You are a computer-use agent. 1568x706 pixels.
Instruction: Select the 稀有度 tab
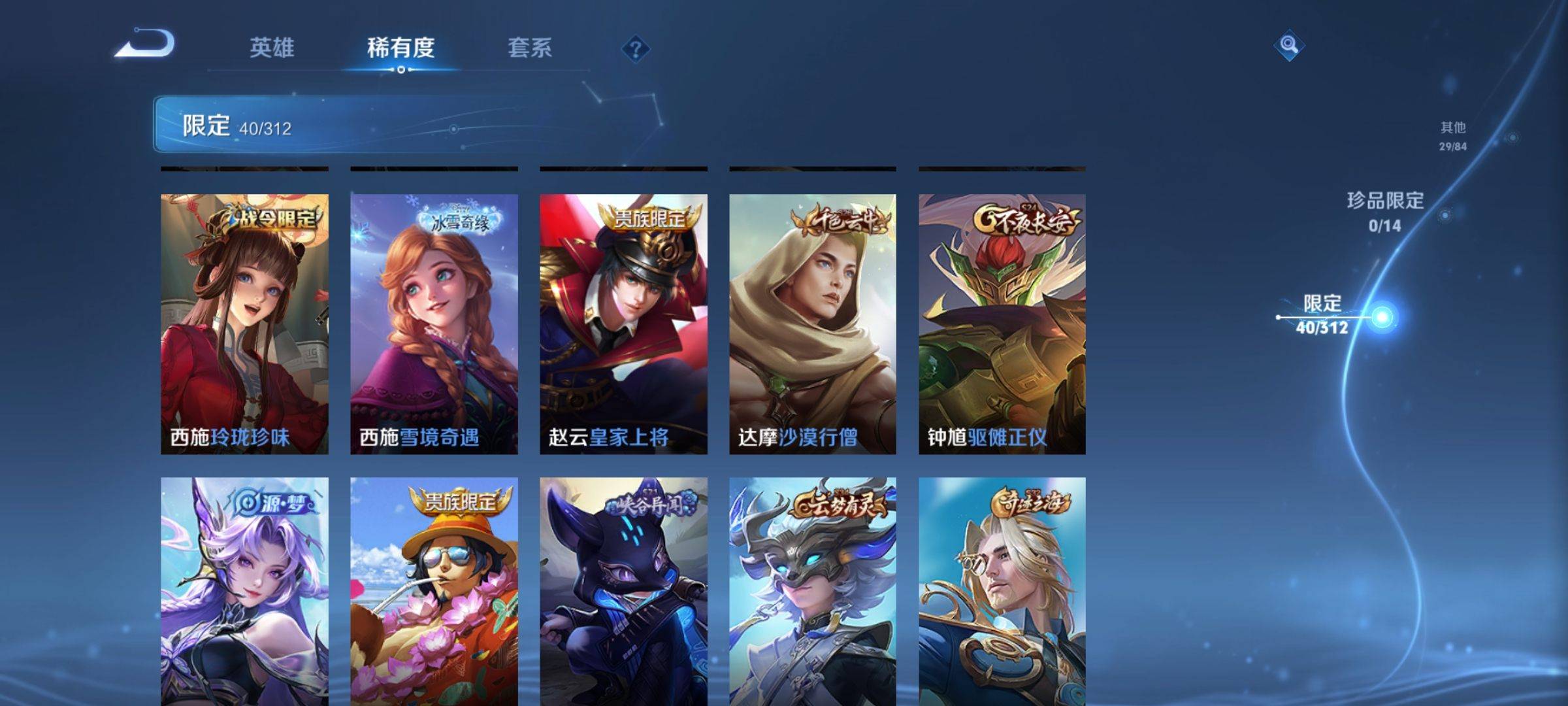400,48
